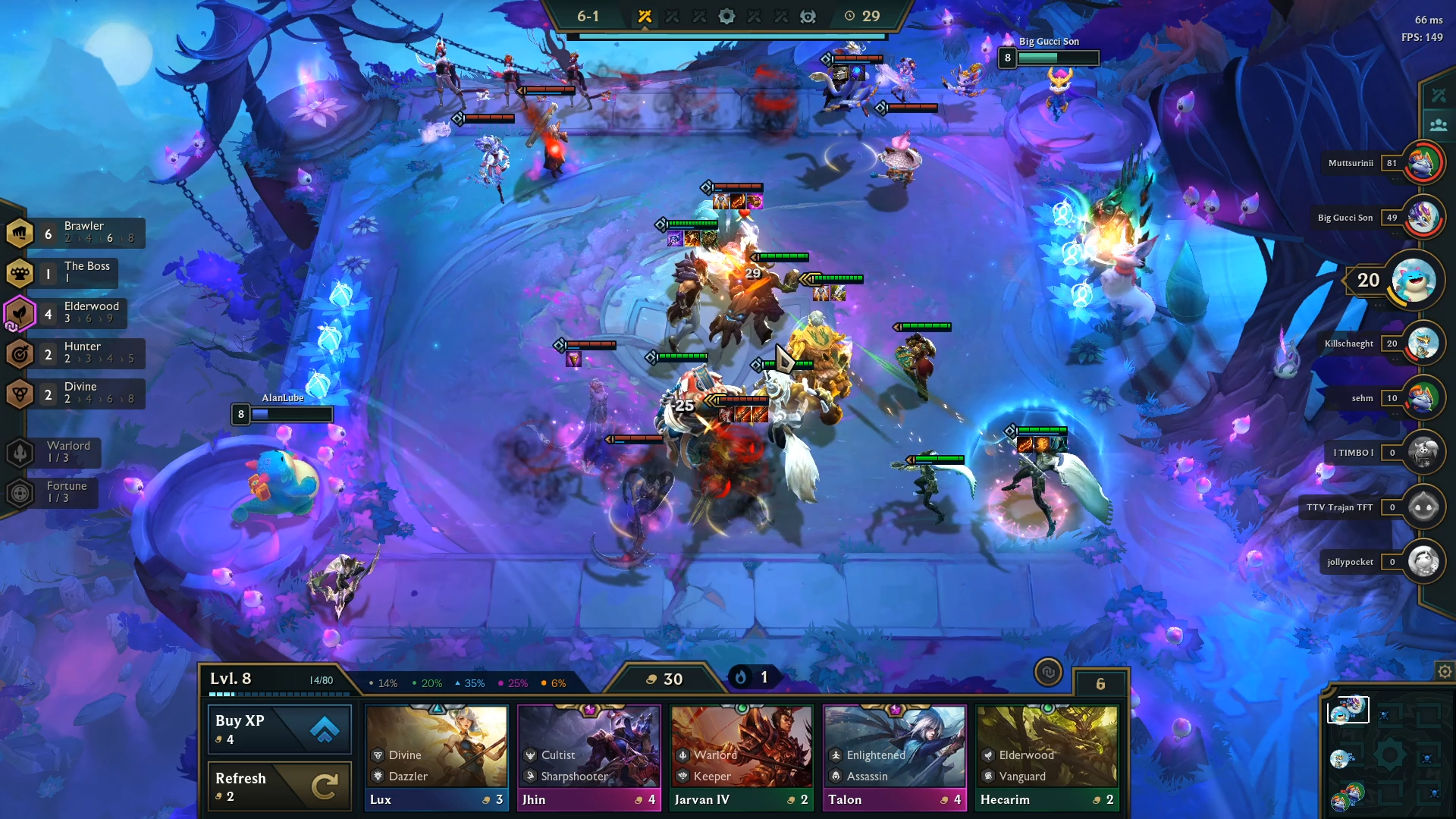Image resolution: width=1456 pixels, height=819 pixels.
Task: Open the Elderwood trait icon
Action: (19, 313)
